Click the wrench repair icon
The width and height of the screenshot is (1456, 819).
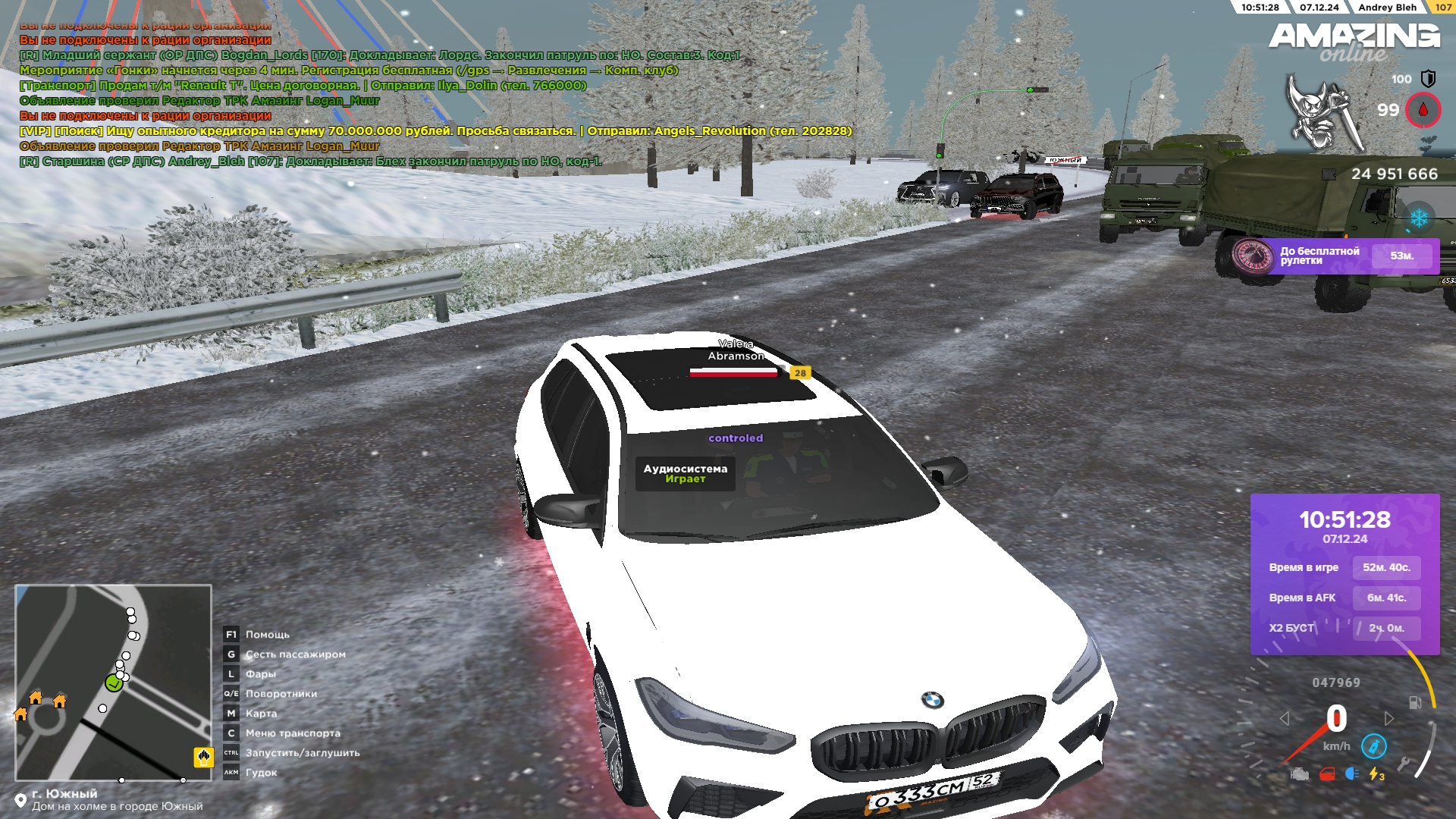coord(1404,764)
